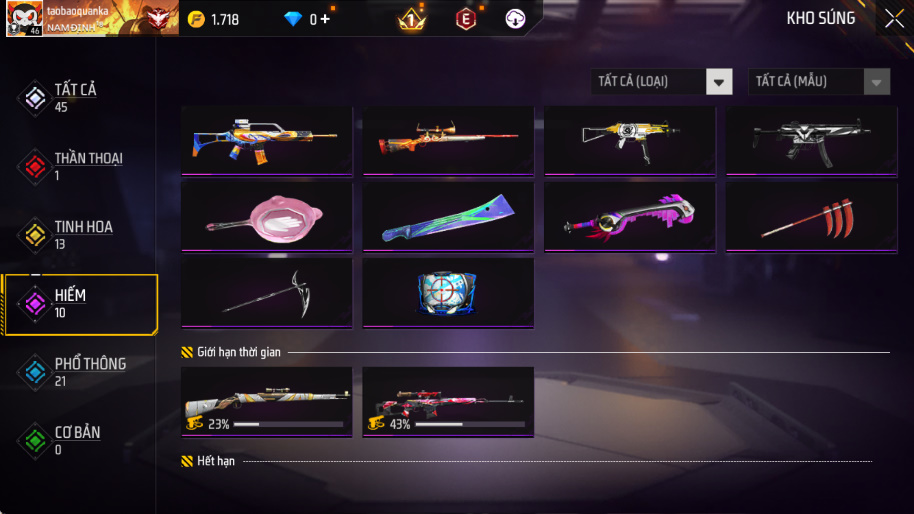Pick the blue crosshair loot crate item

click(x=448, y=292)
